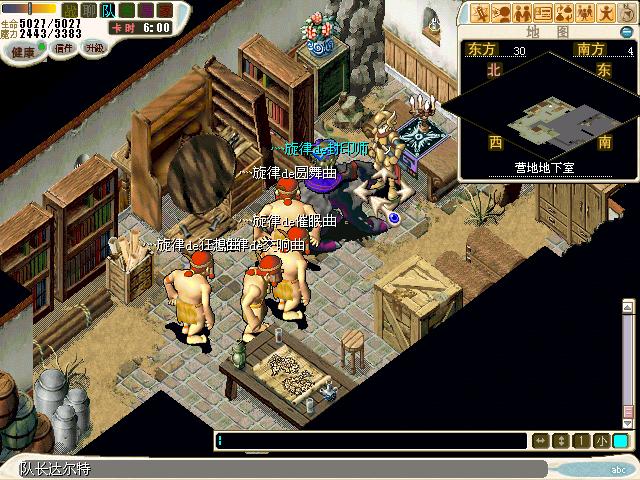Viewport: 640px width, 480px height.
Task: Pick the cyan chat color swatch
Action: pyautogui.click(x=621, y=441)
